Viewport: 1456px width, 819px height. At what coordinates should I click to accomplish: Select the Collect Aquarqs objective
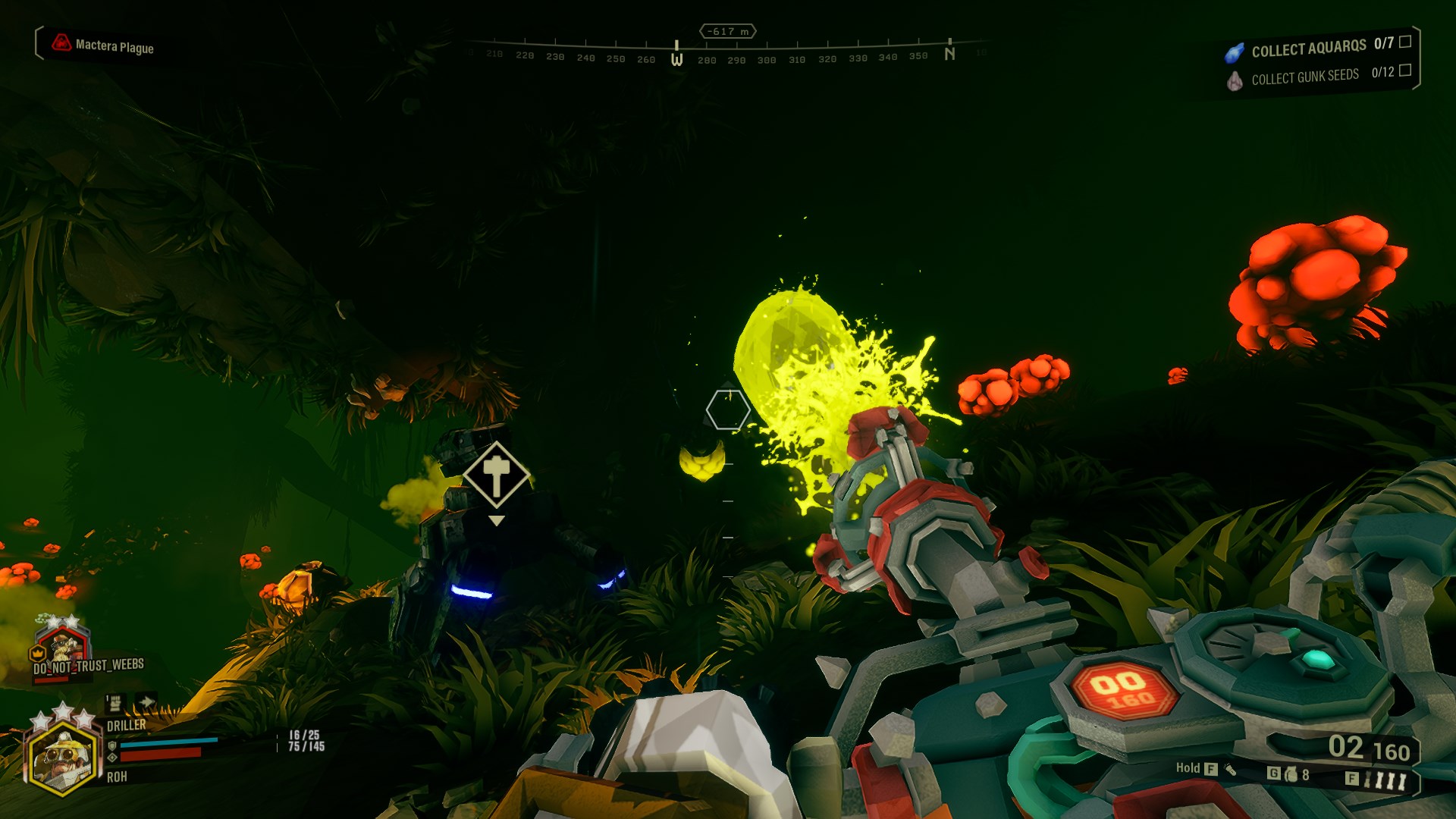point(1308,49)
